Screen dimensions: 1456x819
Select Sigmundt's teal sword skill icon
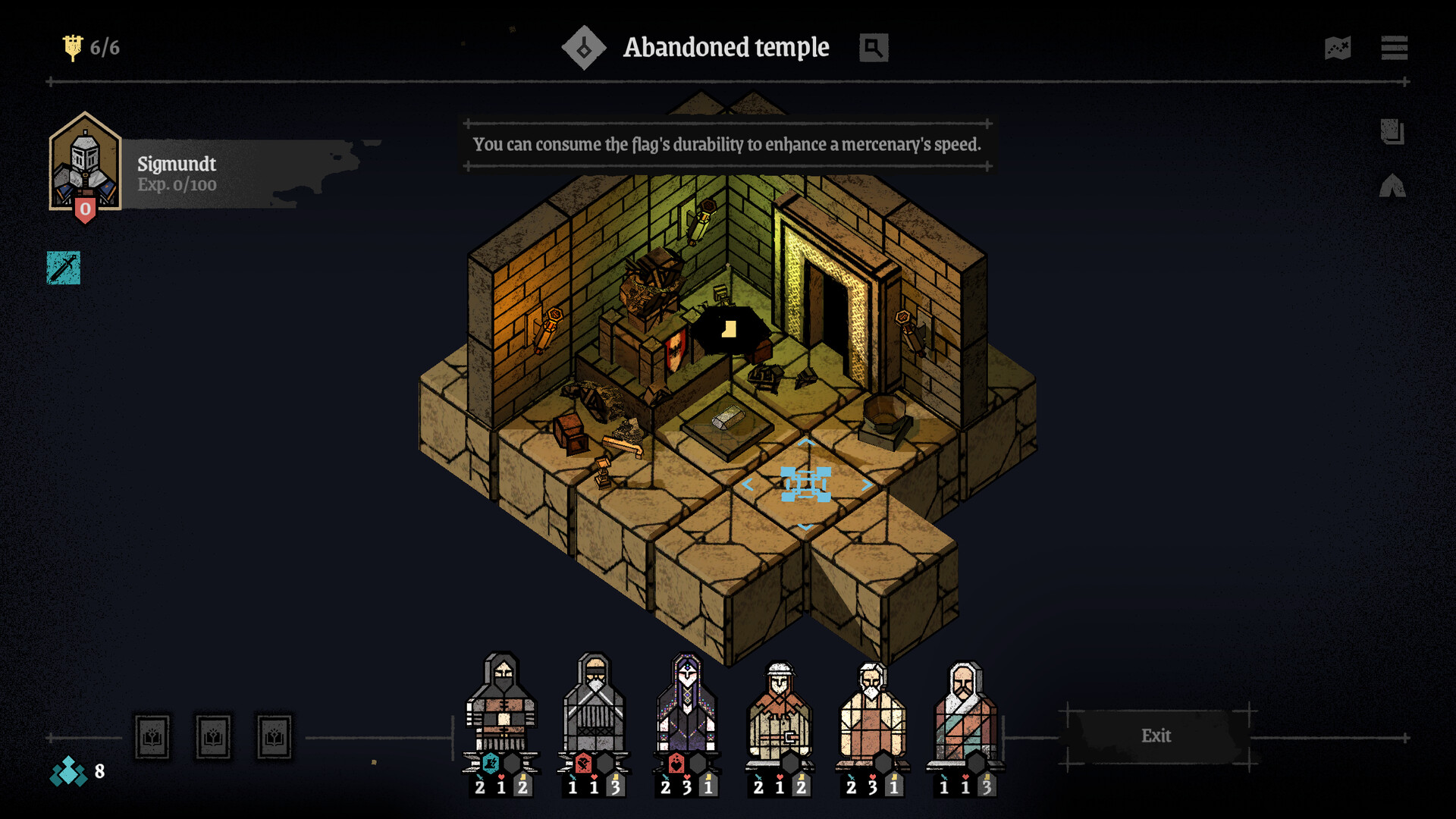pyautogui.click(x=64, y=267)
